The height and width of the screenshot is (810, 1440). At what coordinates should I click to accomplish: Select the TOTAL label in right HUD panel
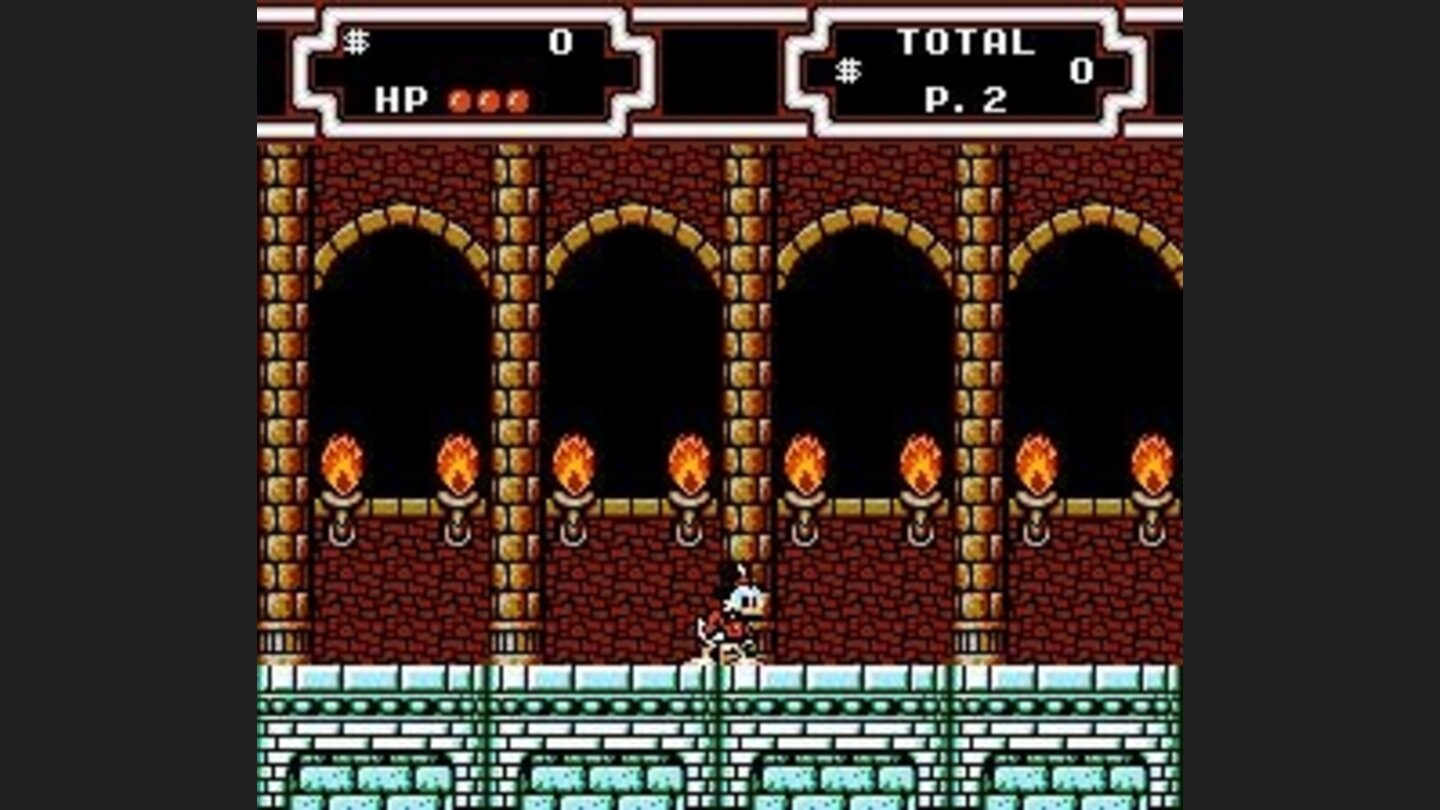coord(965,40)
